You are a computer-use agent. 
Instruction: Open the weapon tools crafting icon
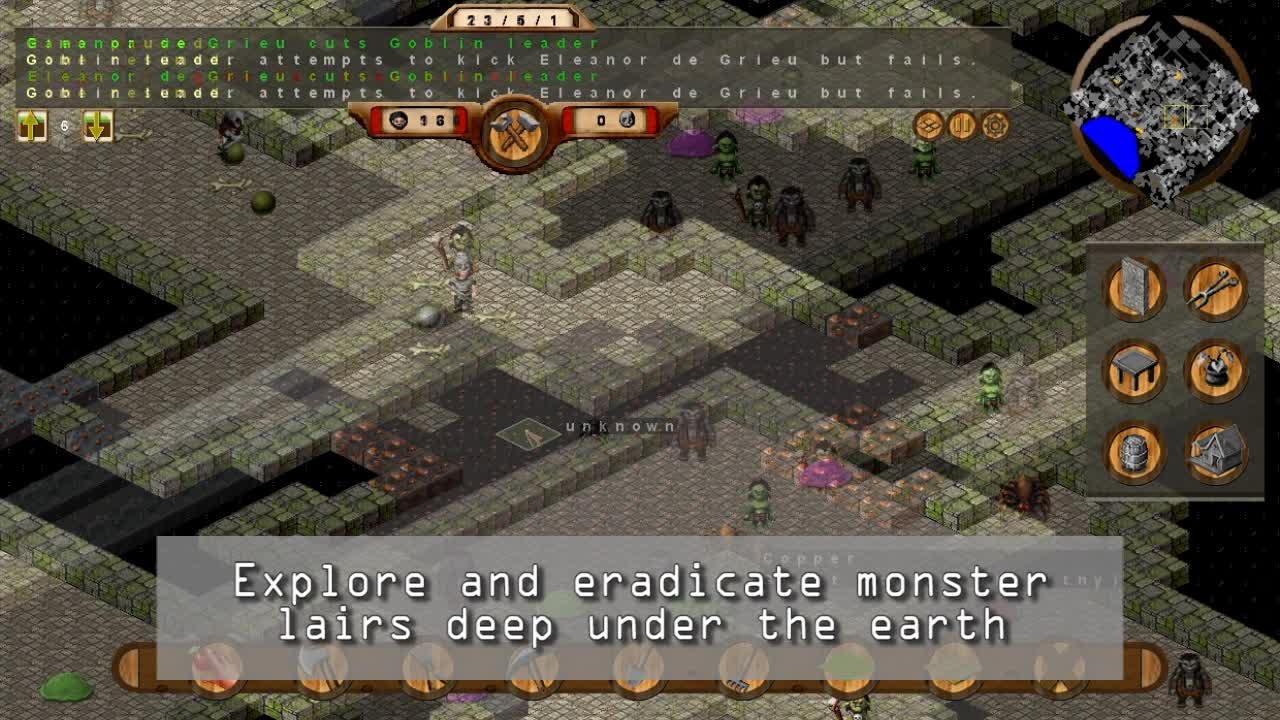1215,287
